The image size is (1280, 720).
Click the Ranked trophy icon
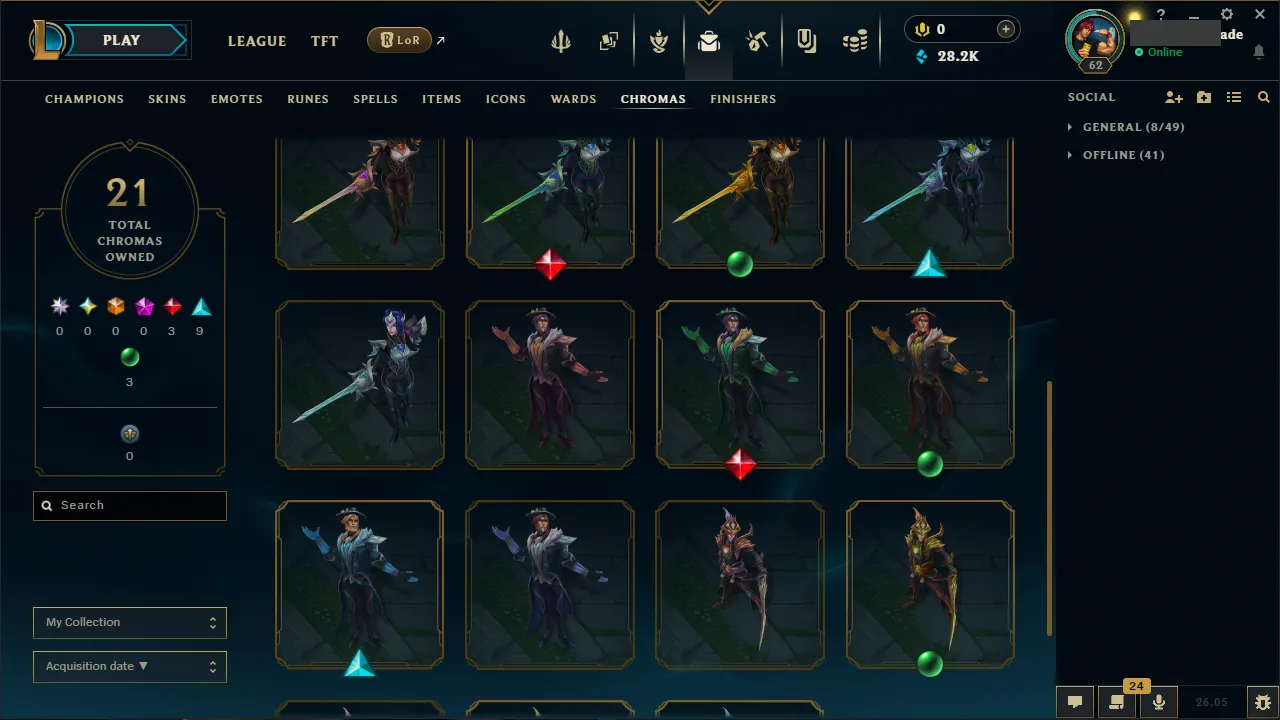point(659,40)
